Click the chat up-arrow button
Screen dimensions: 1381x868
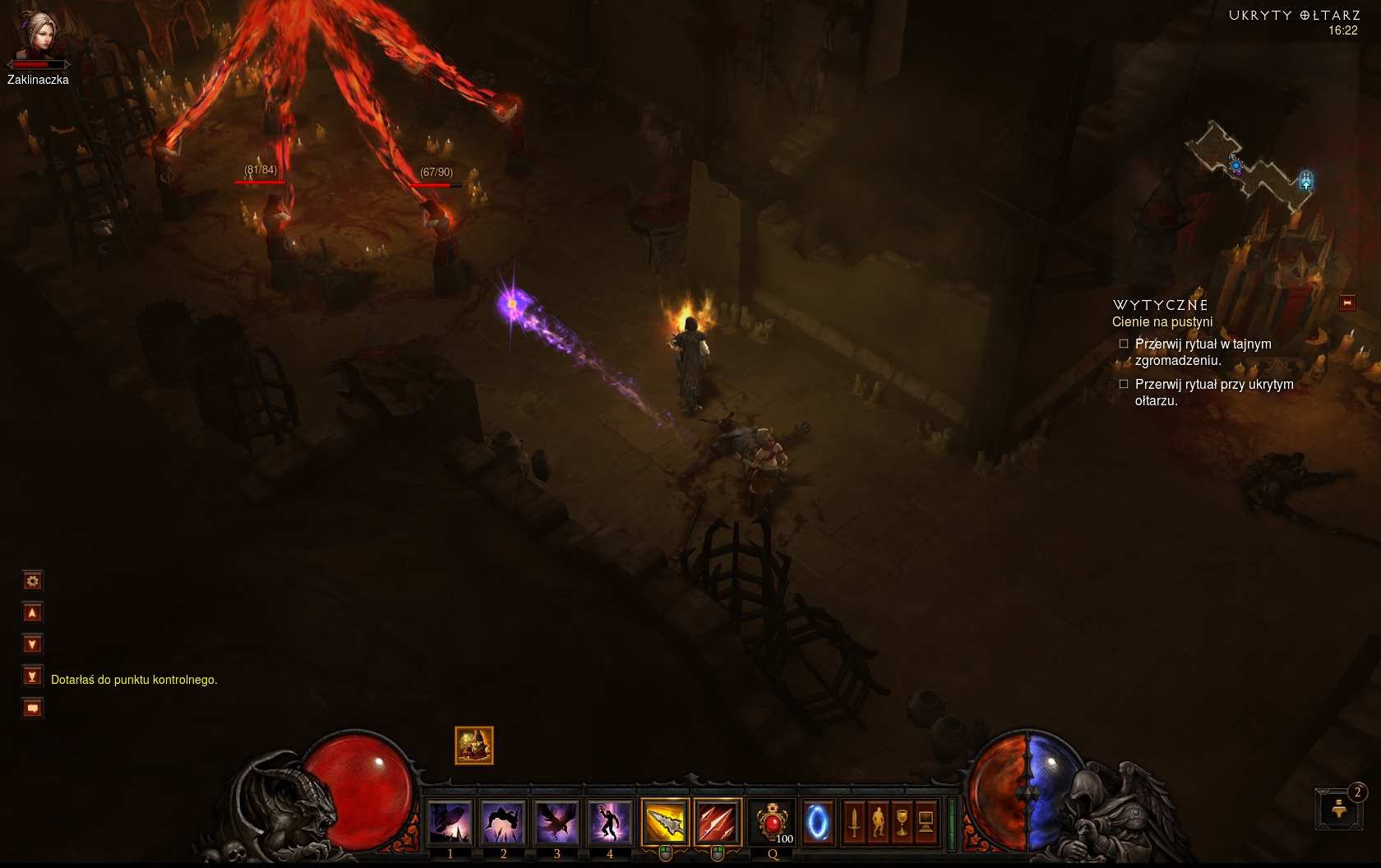pos(32,612)
